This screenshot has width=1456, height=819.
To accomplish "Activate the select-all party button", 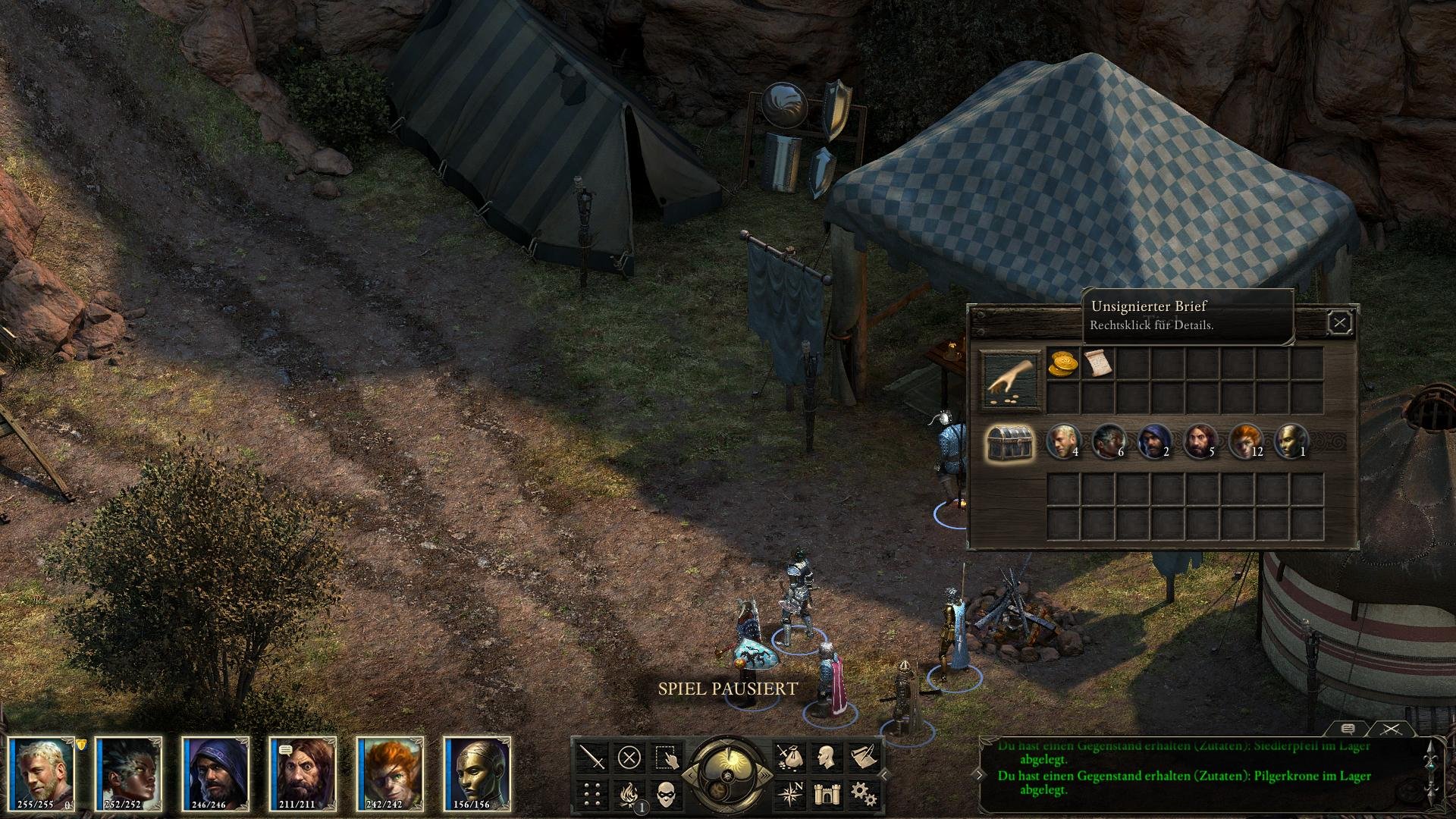I will pos(667,757).
